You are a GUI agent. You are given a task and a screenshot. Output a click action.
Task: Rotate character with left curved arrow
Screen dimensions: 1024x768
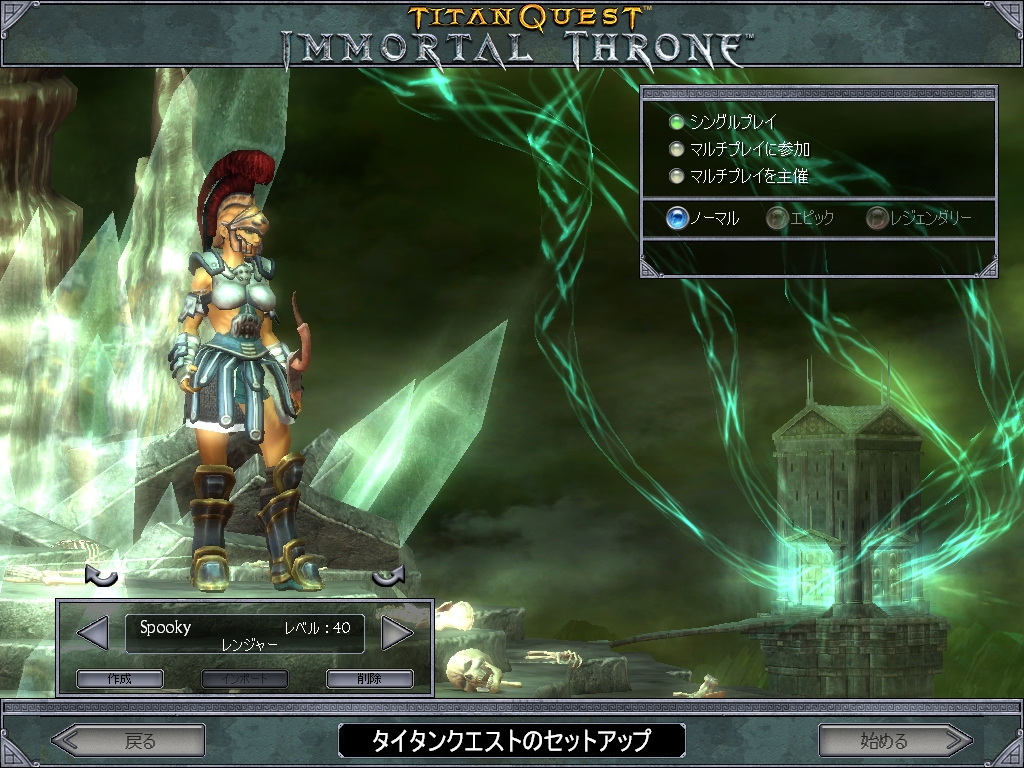(101, 577)
